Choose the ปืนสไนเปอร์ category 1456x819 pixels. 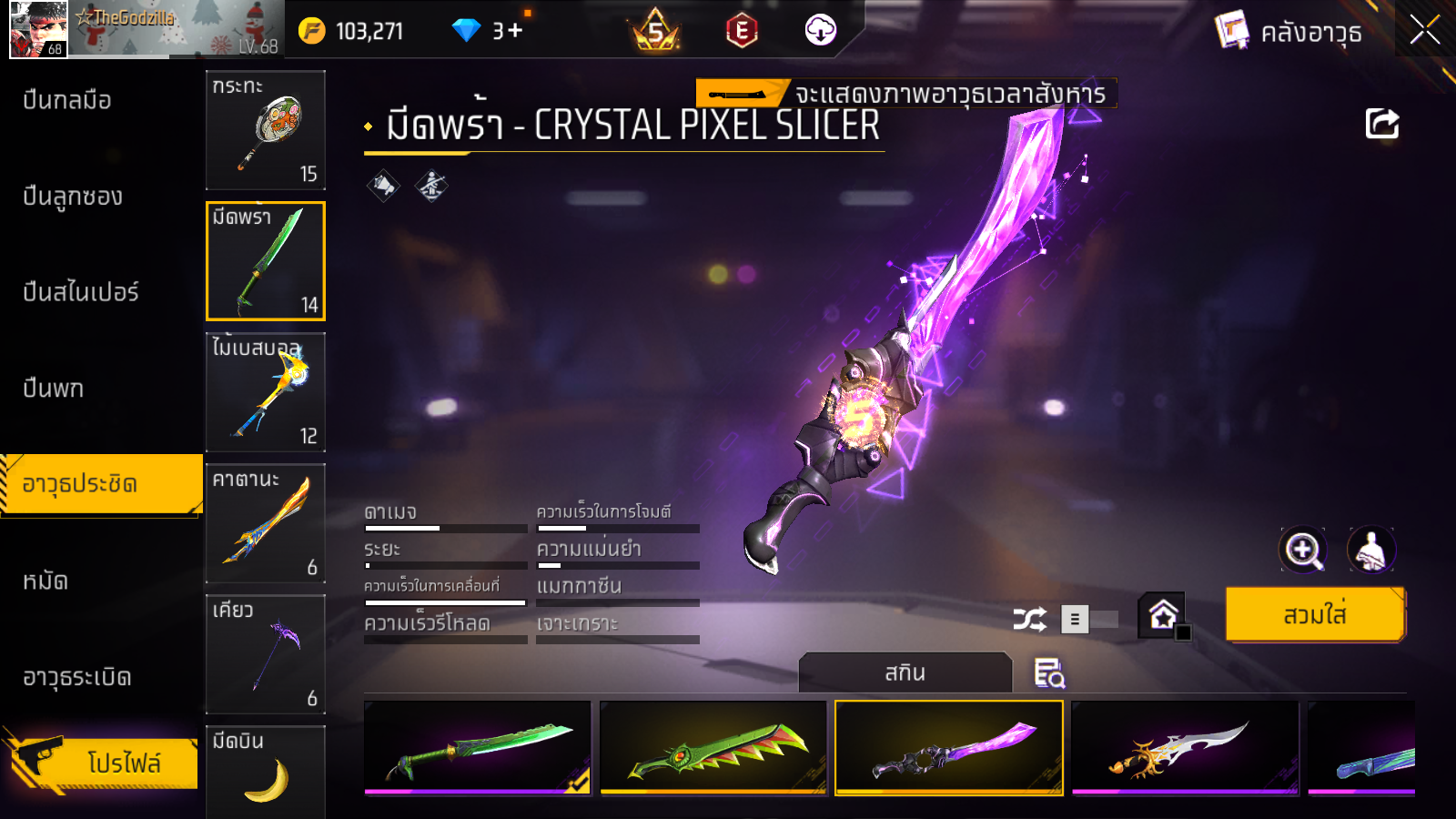(81, 292)
